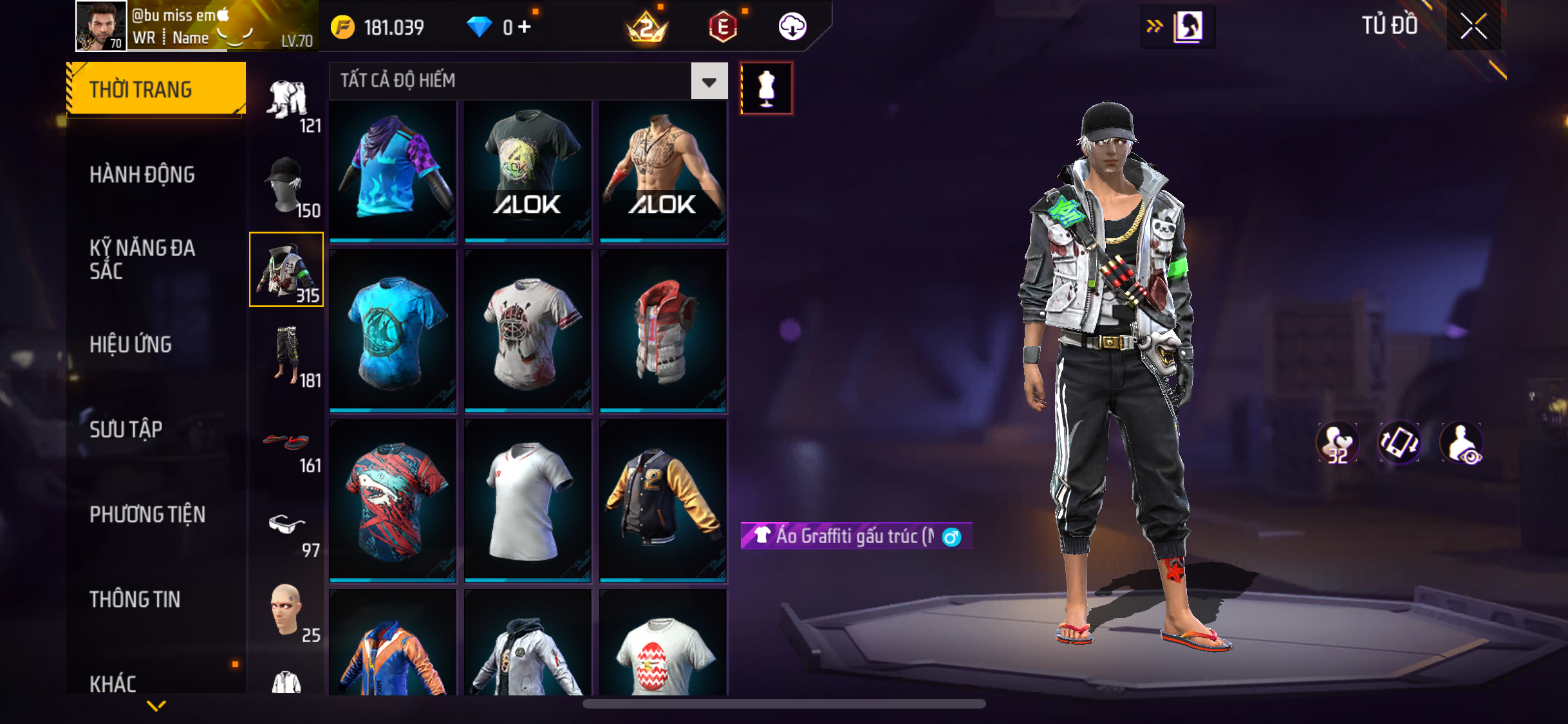The height and width of the screenshot is (724, 1568).
Task: Switch to the Hành Động tab
Action: pos(142,174)
